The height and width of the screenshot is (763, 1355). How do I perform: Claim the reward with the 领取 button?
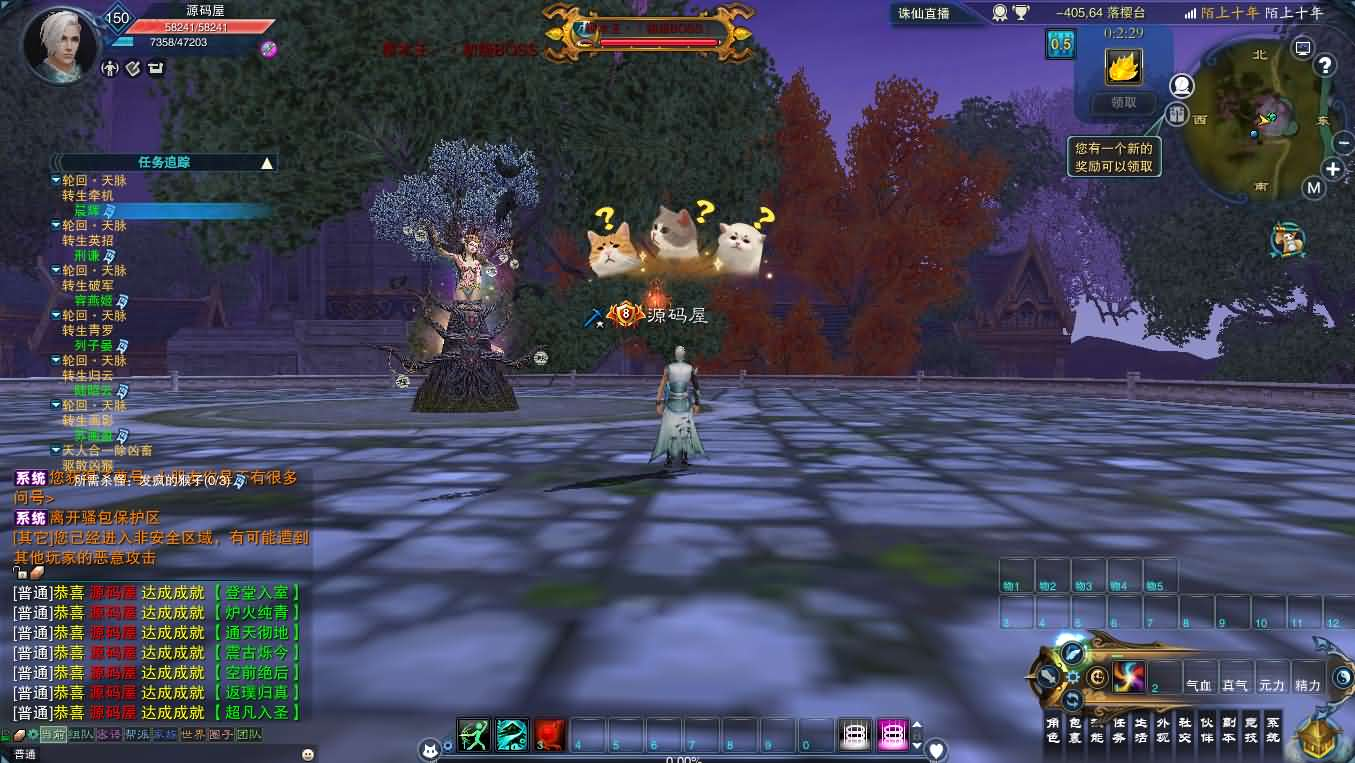[x=1123, y=102]
